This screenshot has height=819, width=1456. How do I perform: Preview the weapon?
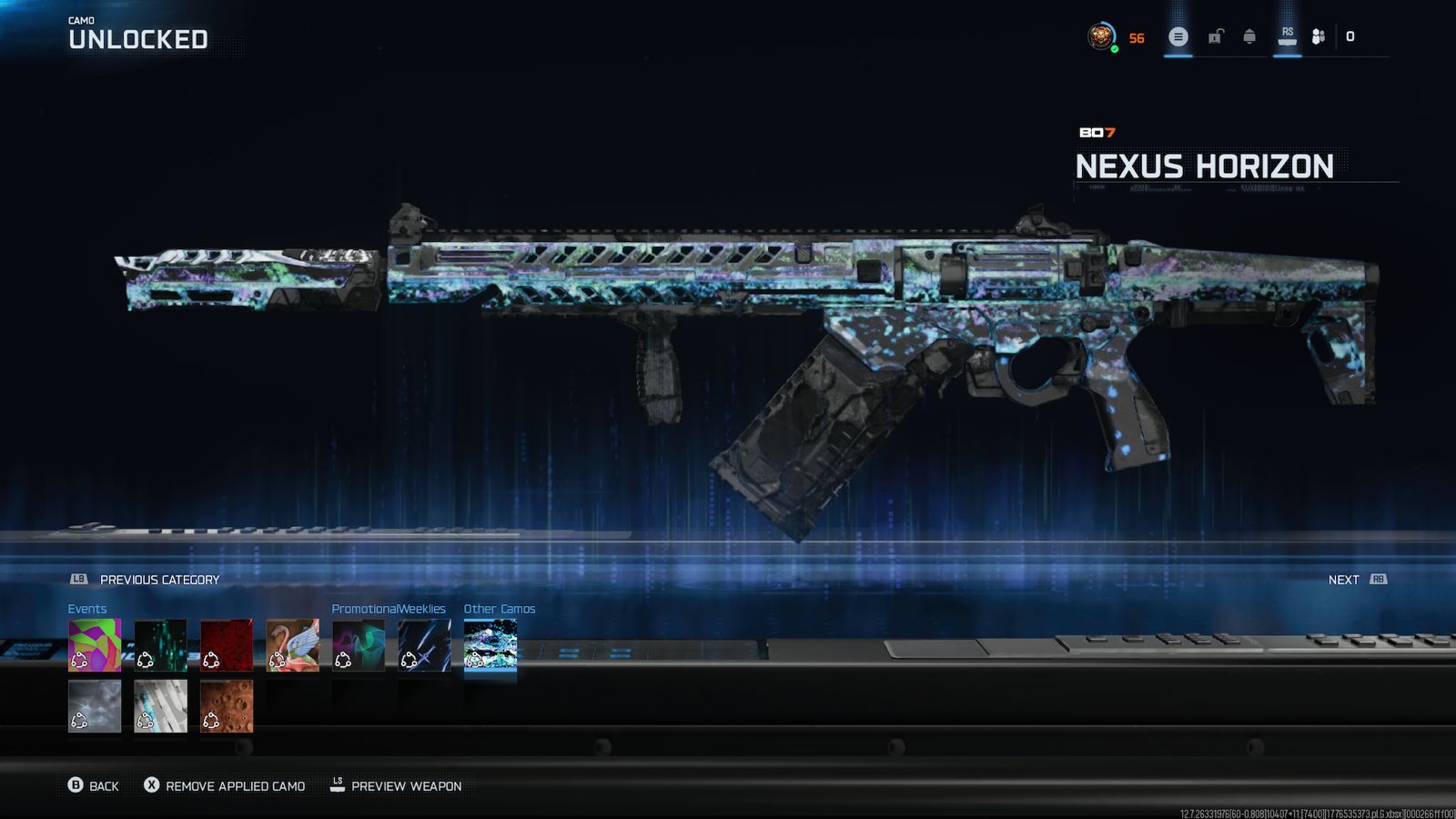[396, 785]
